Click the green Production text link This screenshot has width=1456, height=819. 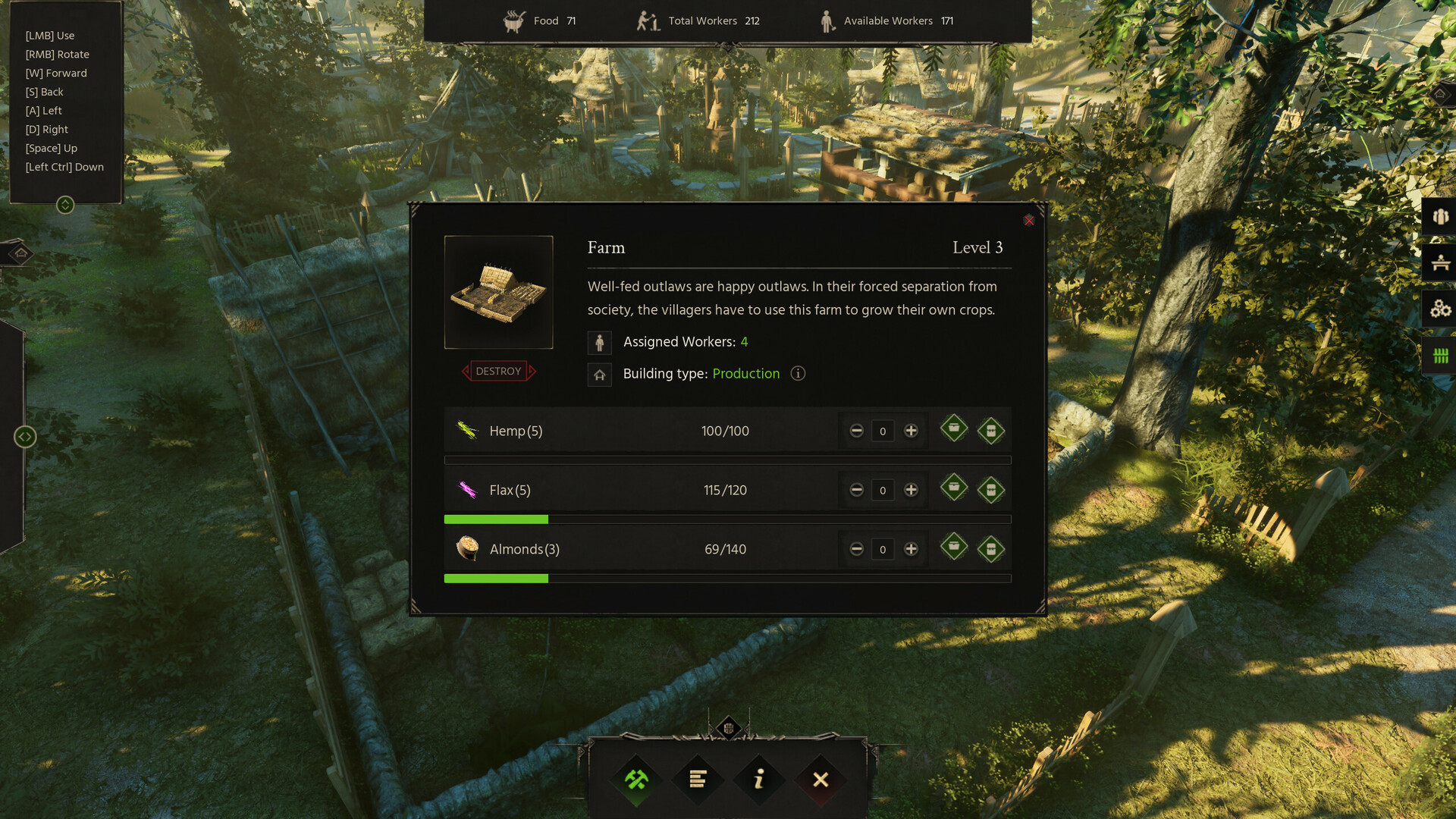coord(745,373)
